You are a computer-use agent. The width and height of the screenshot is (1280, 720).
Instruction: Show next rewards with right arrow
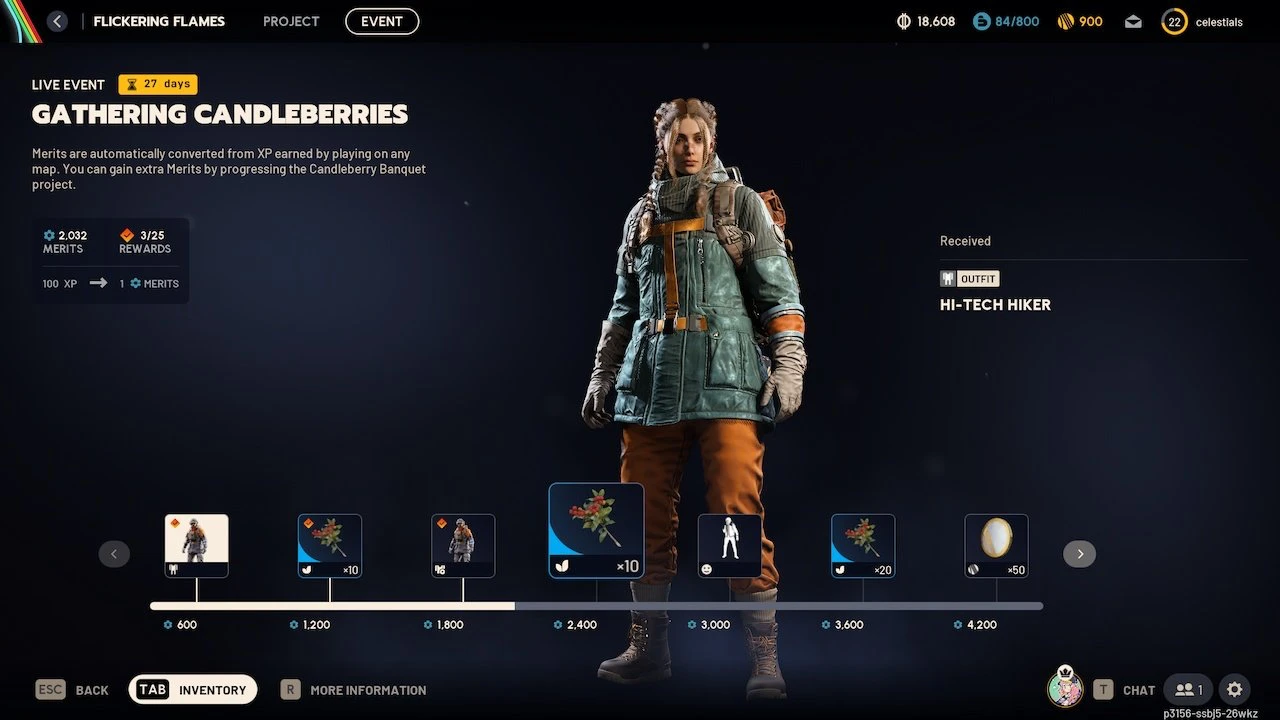click(x=1079, y=554)
